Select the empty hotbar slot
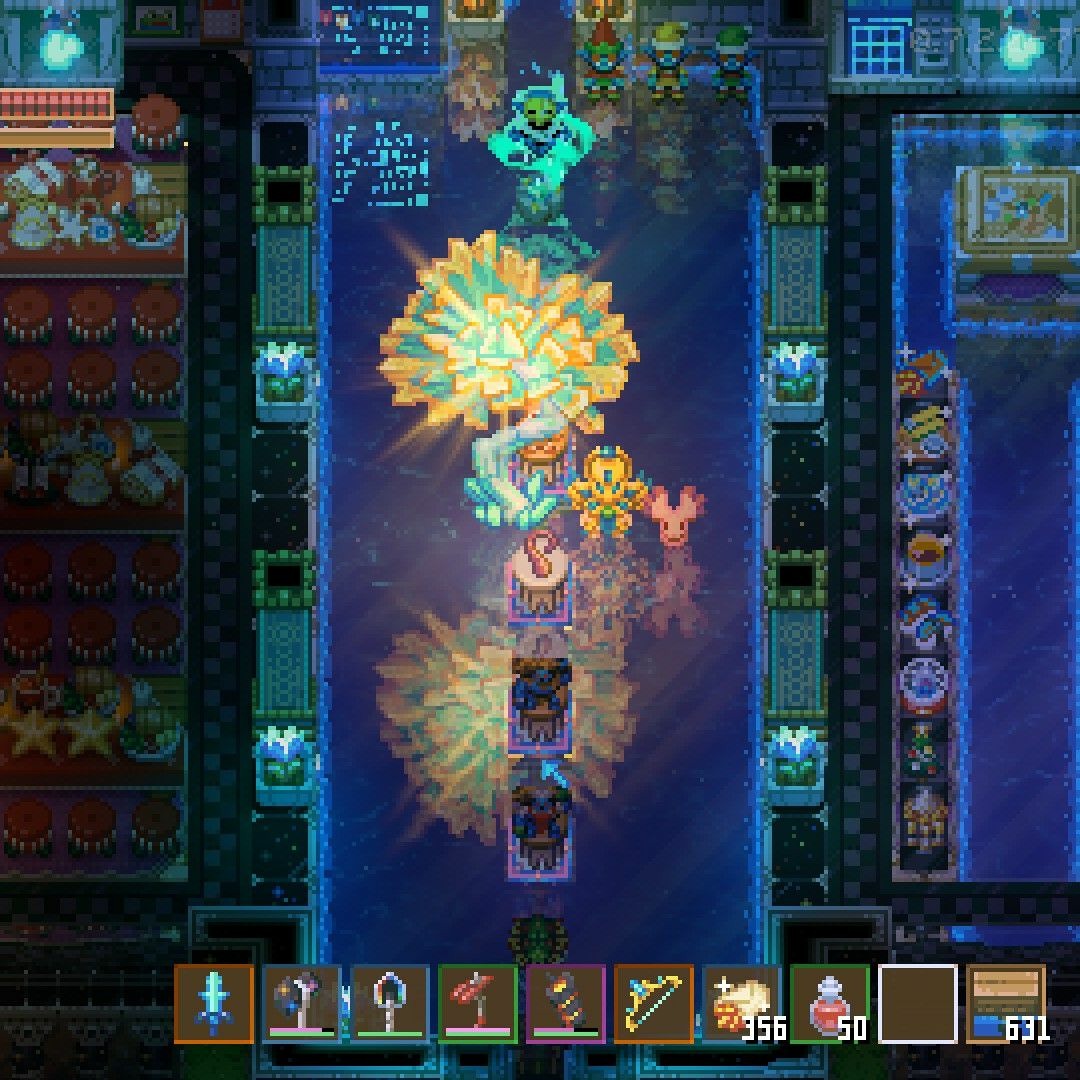 tap(917, 1003)
